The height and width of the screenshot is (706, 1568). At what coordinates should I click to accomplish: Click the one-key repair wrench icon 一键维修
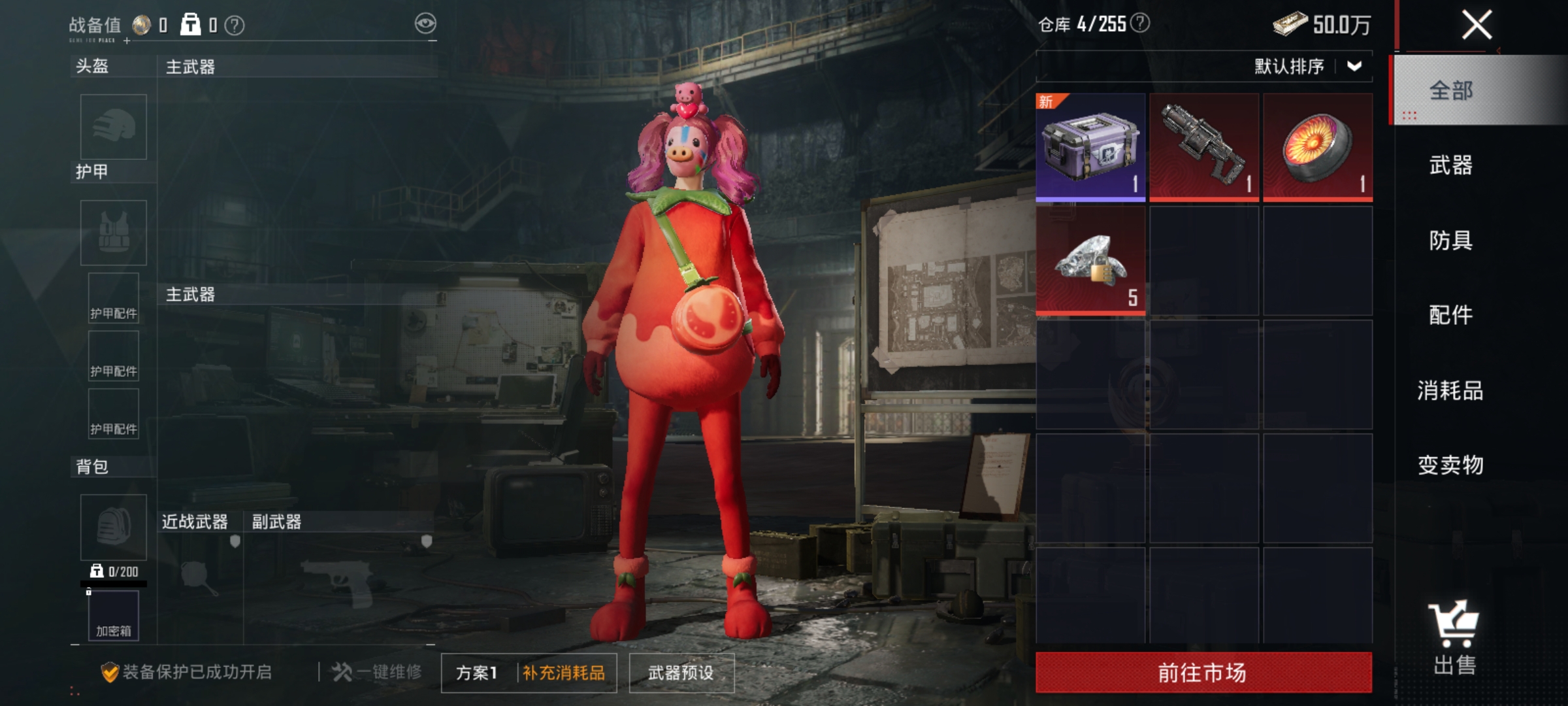(x=340, y=672)
